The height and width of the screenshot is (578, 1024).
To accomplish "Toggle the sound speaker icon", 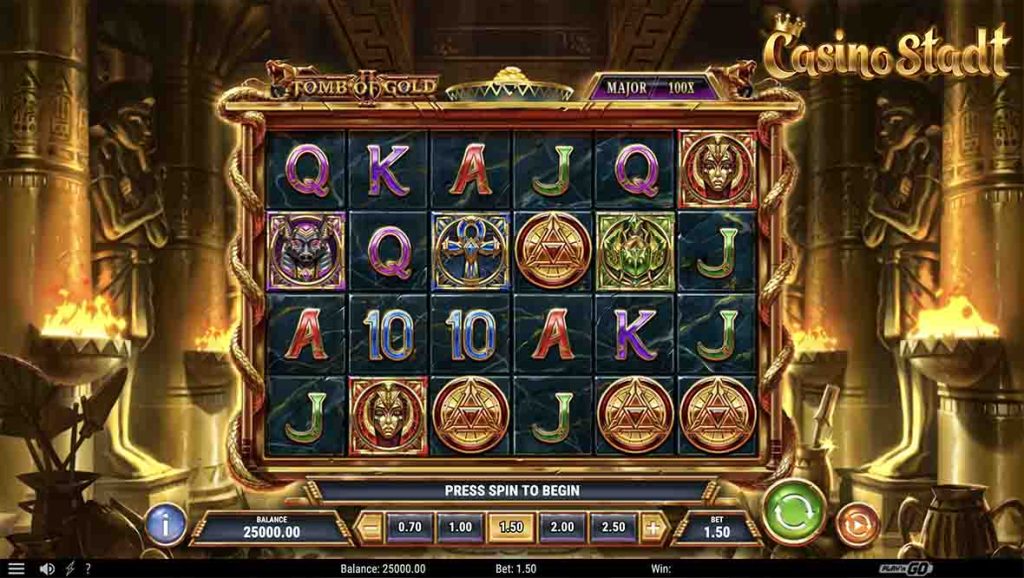I will point(46,569).
